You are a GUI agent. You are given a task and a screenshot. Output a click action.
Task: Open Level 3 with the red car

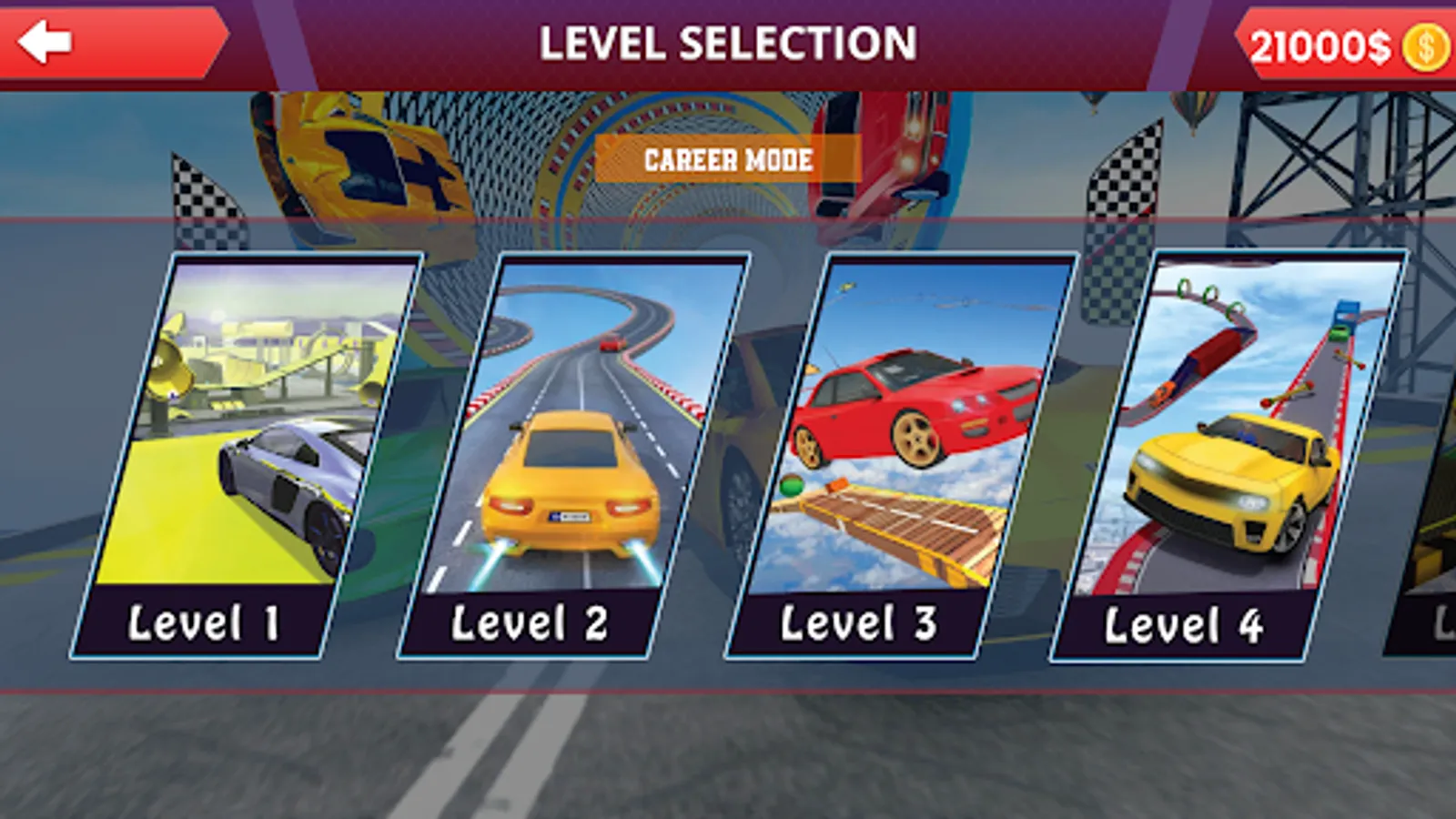(x=901, y=455)
